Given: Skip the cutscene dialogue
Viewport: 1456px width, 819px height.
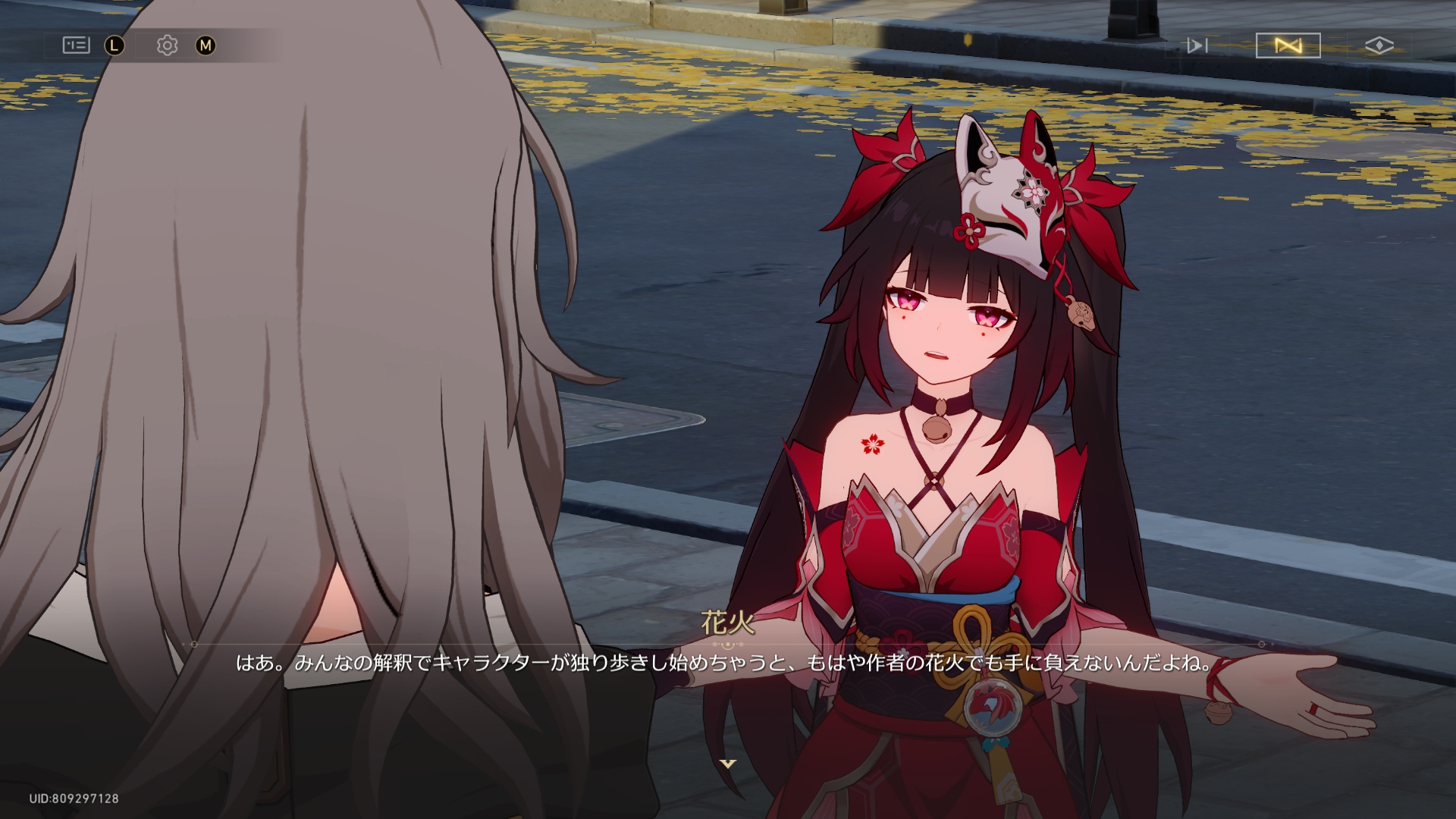Looking at the screenshot, I should (x=1197, y=45).
